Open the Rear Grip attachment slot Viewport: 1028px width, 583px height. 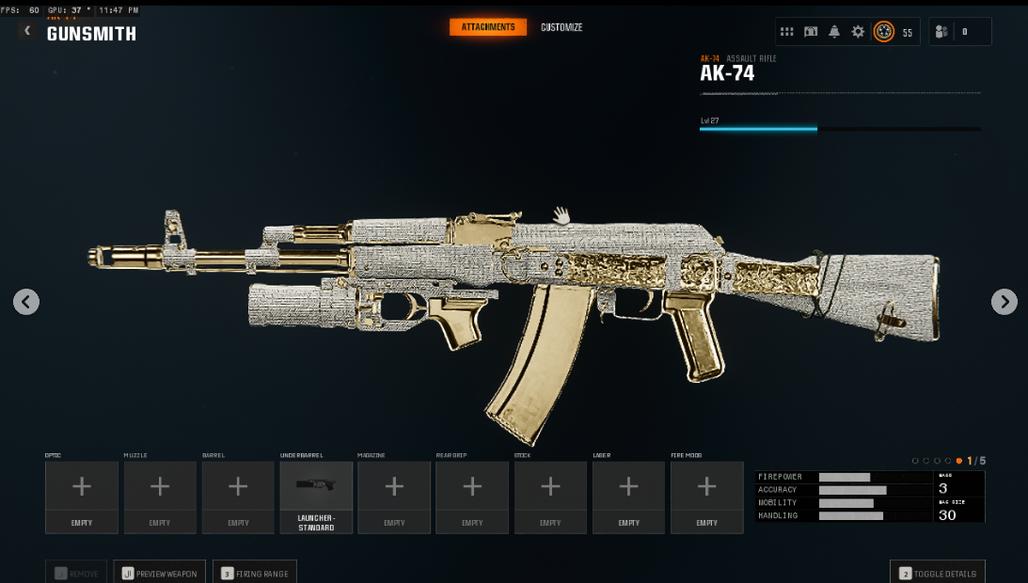pyautogui.click(x=472, y=496)
